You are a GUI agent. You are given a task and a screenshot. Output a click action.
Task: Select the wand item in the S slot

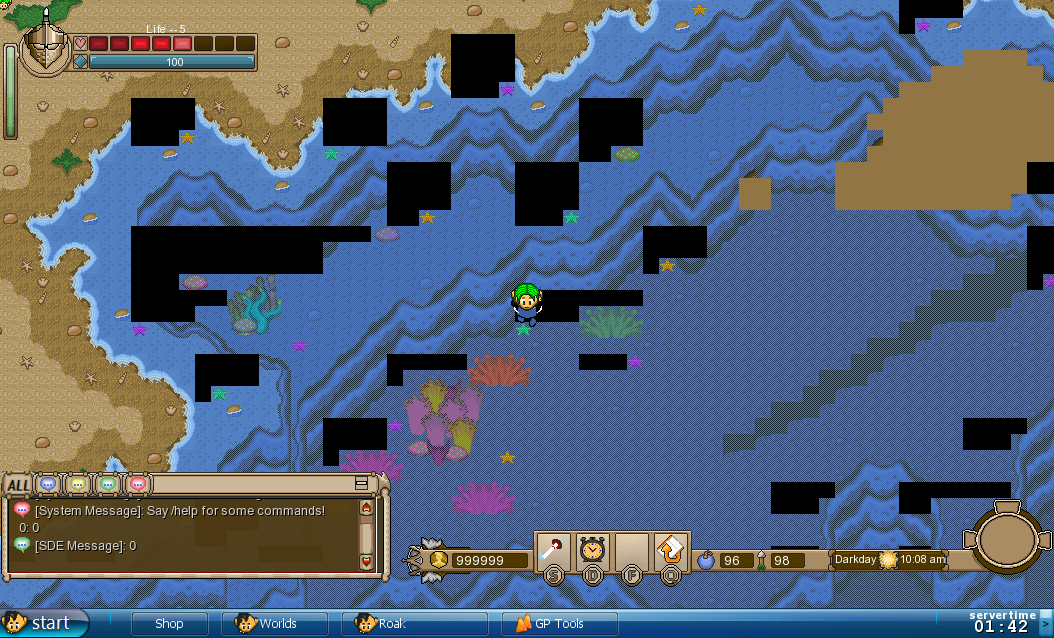tap(553, 549)
